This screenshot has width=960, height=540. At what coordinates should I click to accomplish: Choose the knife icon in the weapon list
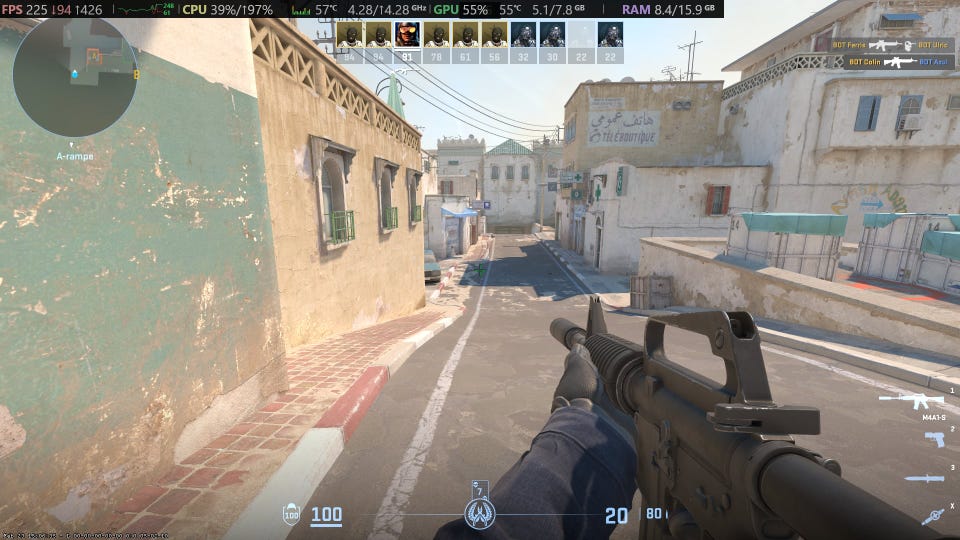[x=924, y=478]
